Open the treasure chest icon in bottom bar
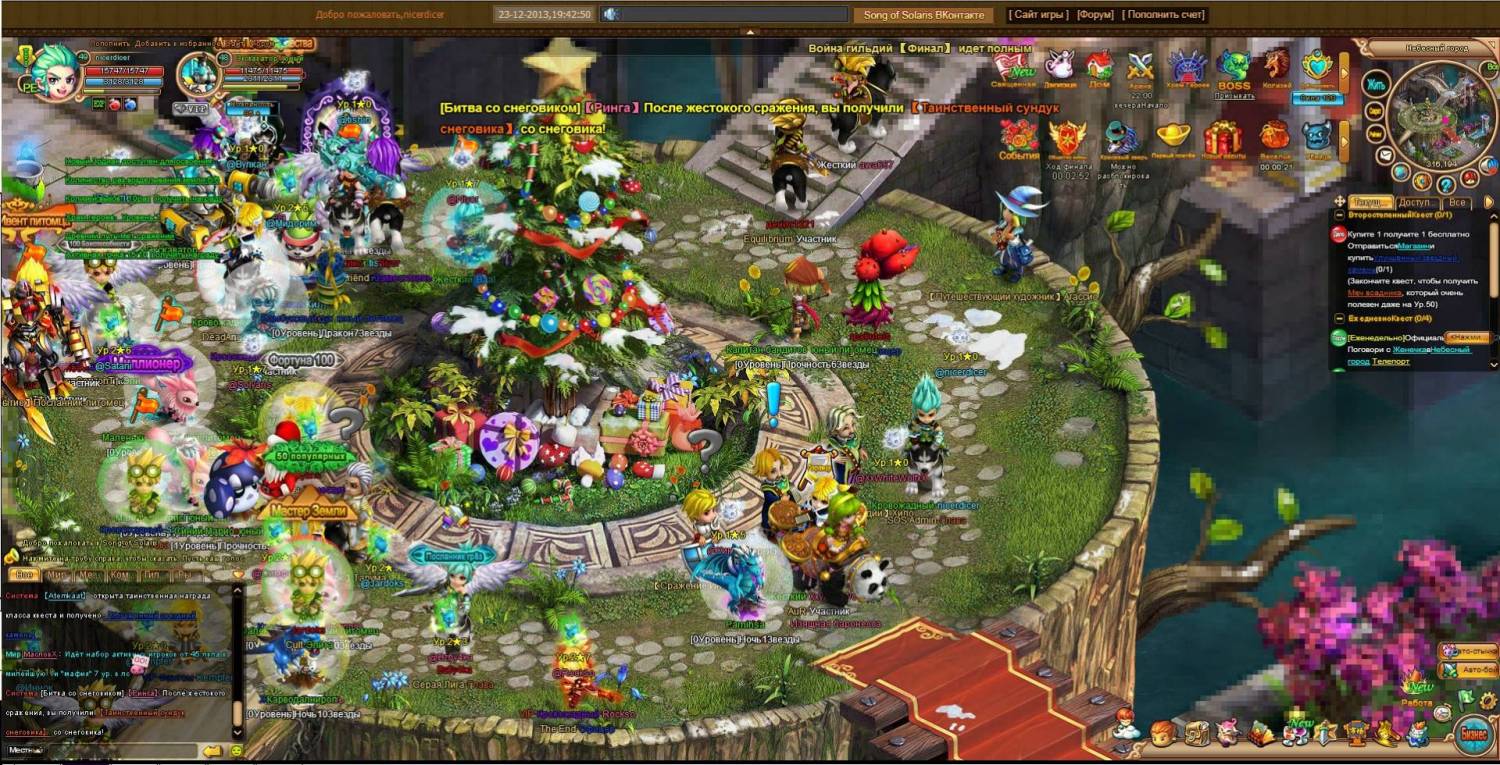 click(1196, 733)
